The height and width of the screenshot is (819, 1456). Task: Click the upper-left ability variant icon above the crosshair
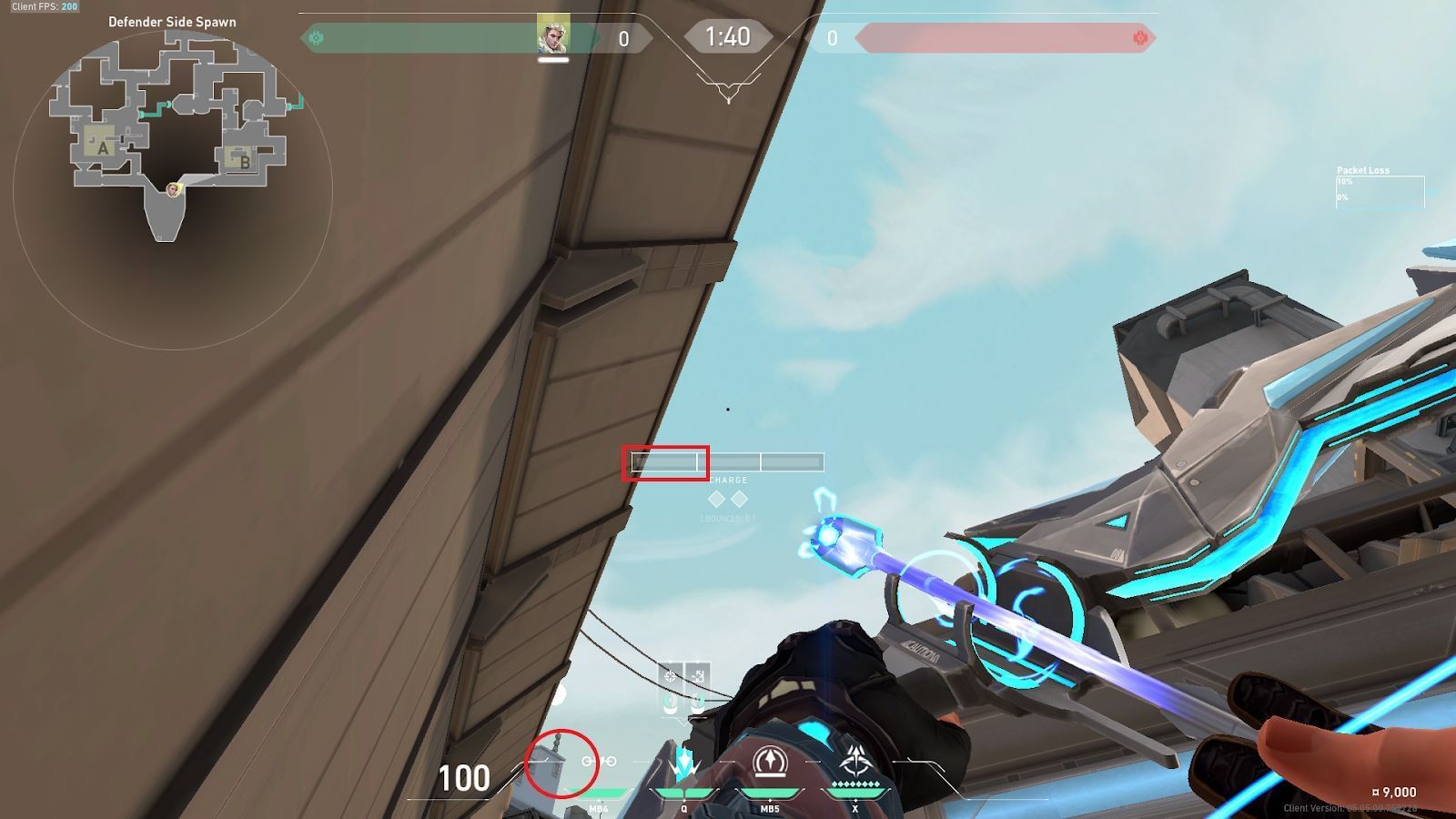[x=672, y=676]
